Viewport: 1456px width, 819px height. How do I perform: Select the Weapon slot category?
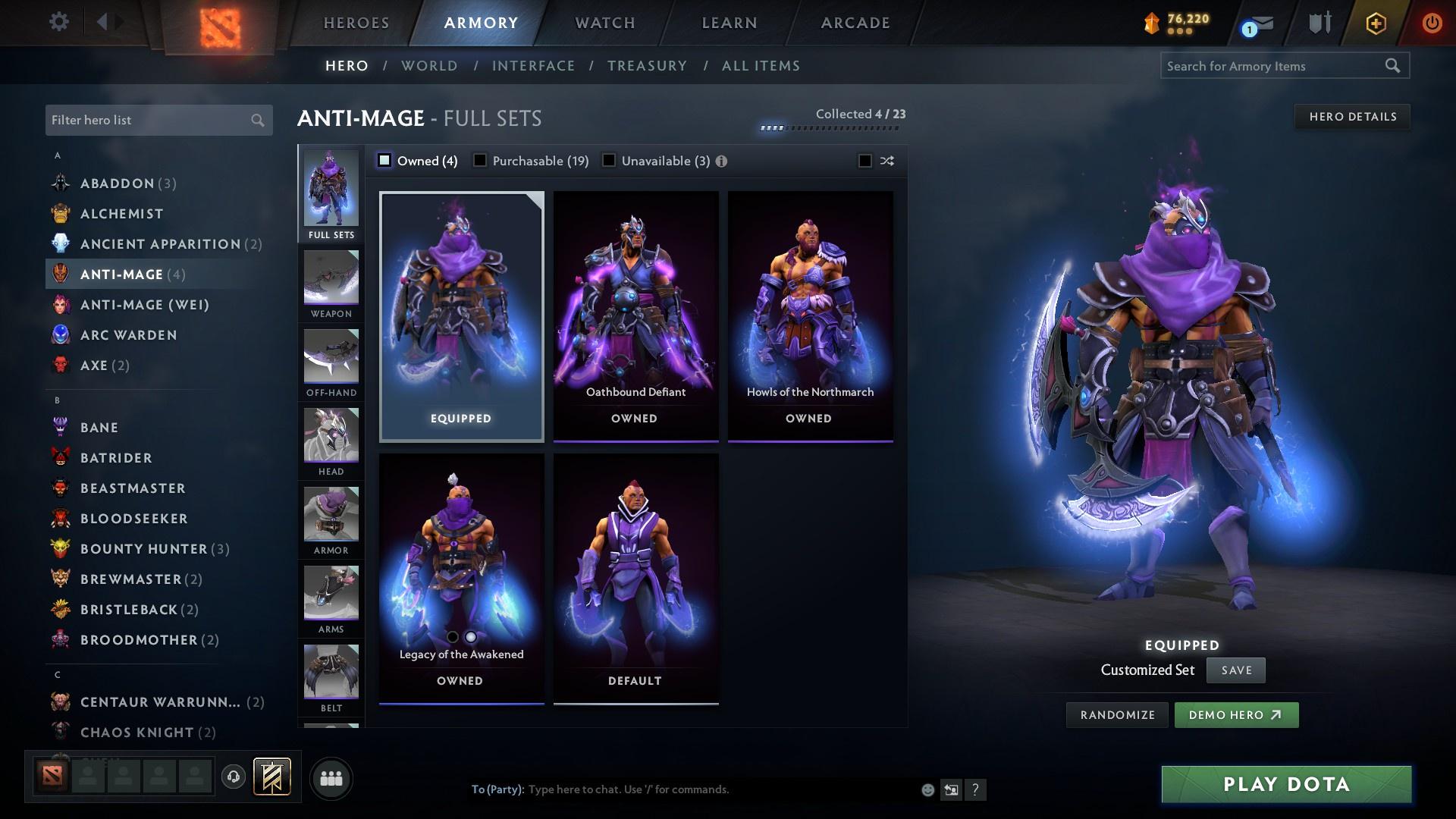pos(331,284)
